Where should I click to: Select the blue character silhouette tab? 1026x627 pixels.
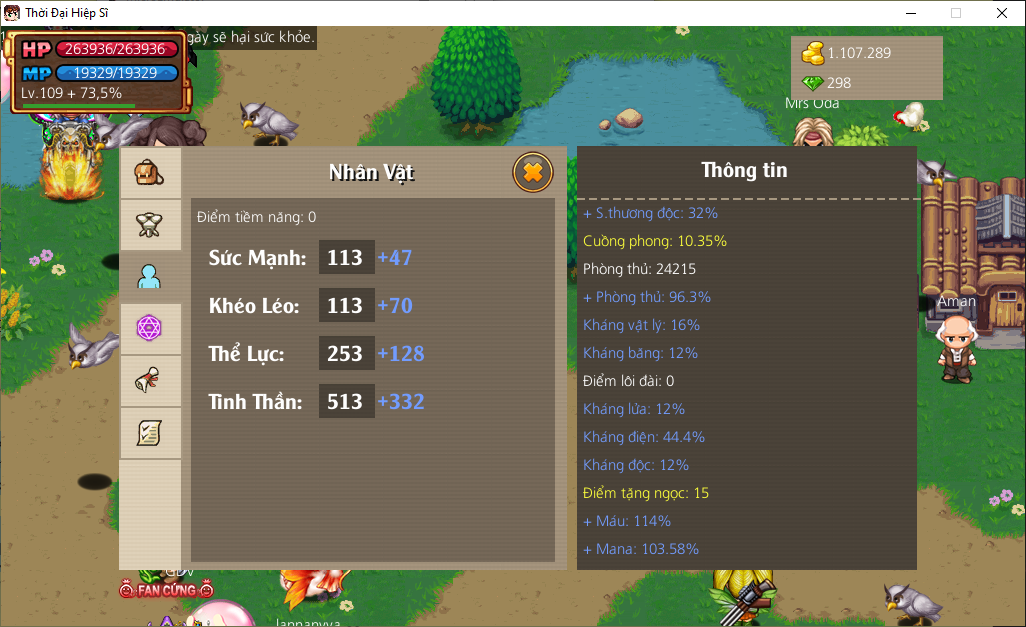(150, 276)
